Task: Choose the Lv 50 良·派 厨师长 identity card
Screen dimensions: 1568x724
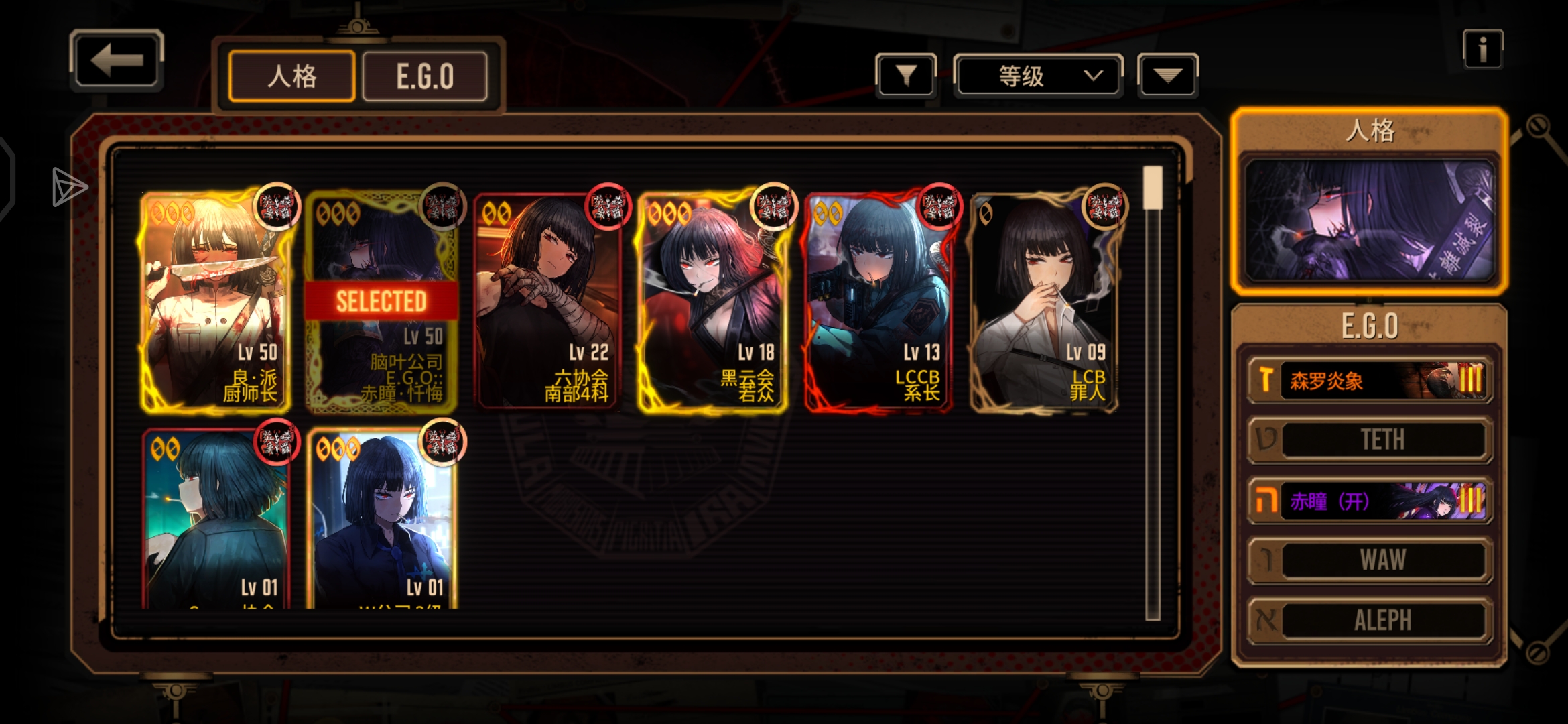Action: [x=216, y=302]
